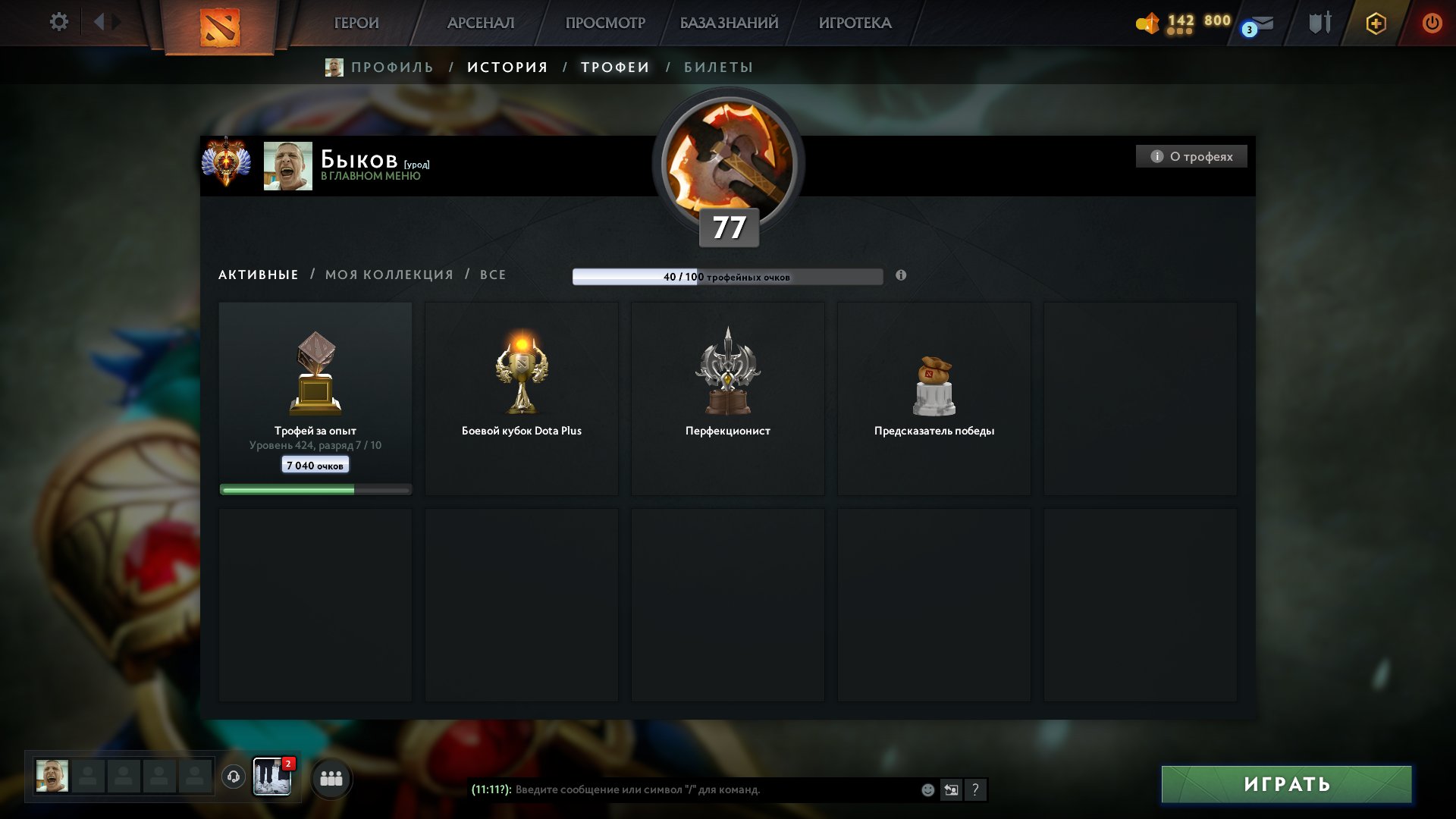The image size is (1456, 819).
Task: Open the ИГРОТЕКА arcade menu
Action: click(855, 23)
